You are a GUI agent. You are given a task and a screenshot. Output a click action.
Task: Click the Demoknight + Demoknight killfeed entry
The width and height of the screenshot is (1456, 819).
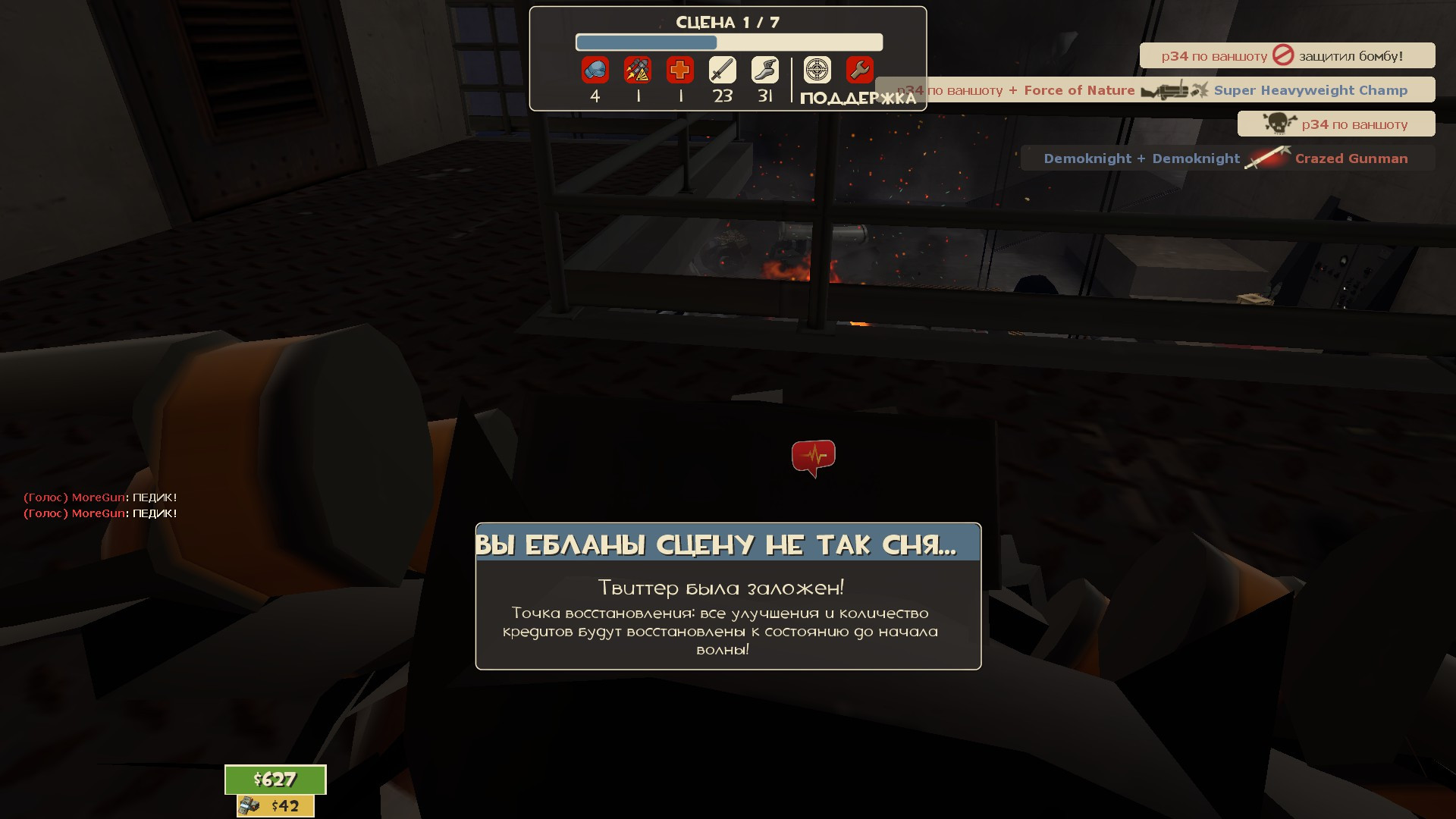(1141, 158)
